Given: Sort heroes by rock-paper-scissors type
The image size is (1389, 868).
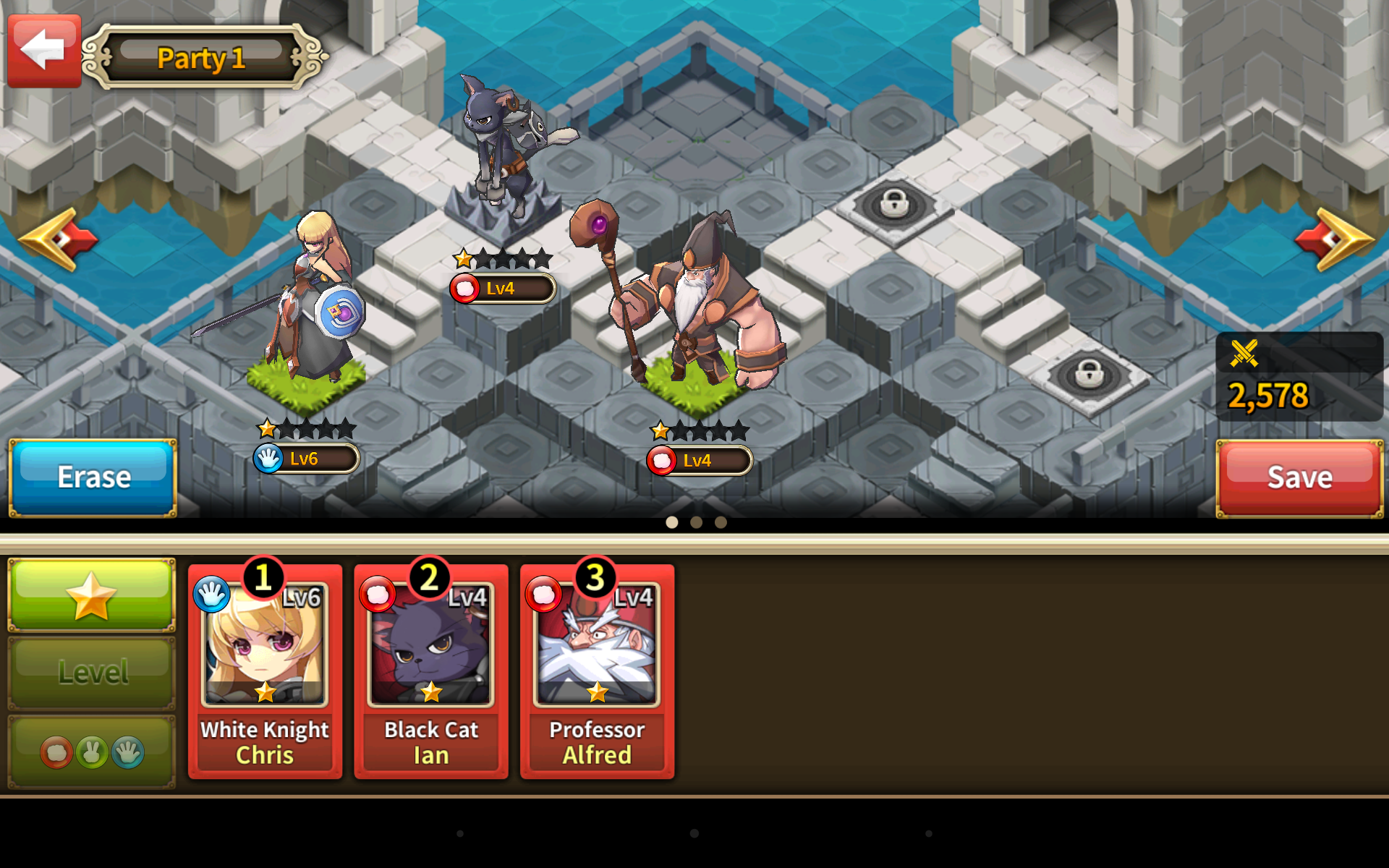Looking at the screenshot, I should 92,752.
